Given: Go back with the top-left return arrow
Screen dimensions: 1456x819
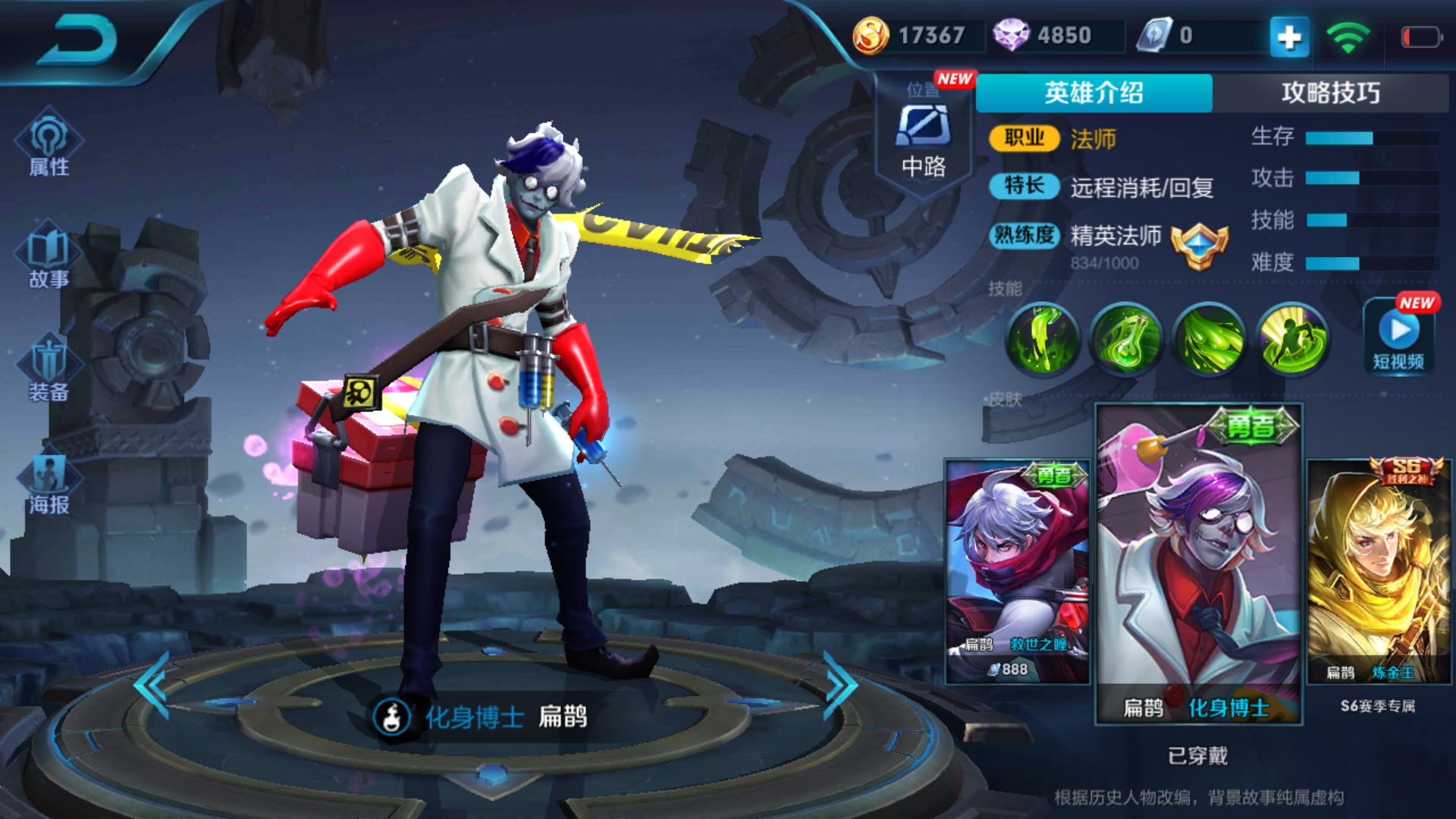Looking at the screenshot, I should point(77,39).
